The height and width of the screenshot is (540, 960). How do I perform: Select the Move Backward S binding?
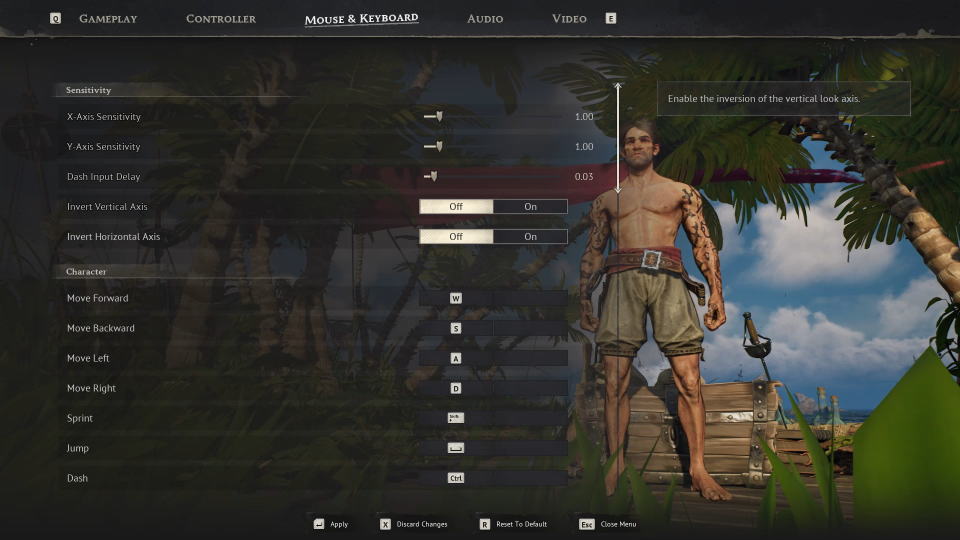[x=456, y=328]
